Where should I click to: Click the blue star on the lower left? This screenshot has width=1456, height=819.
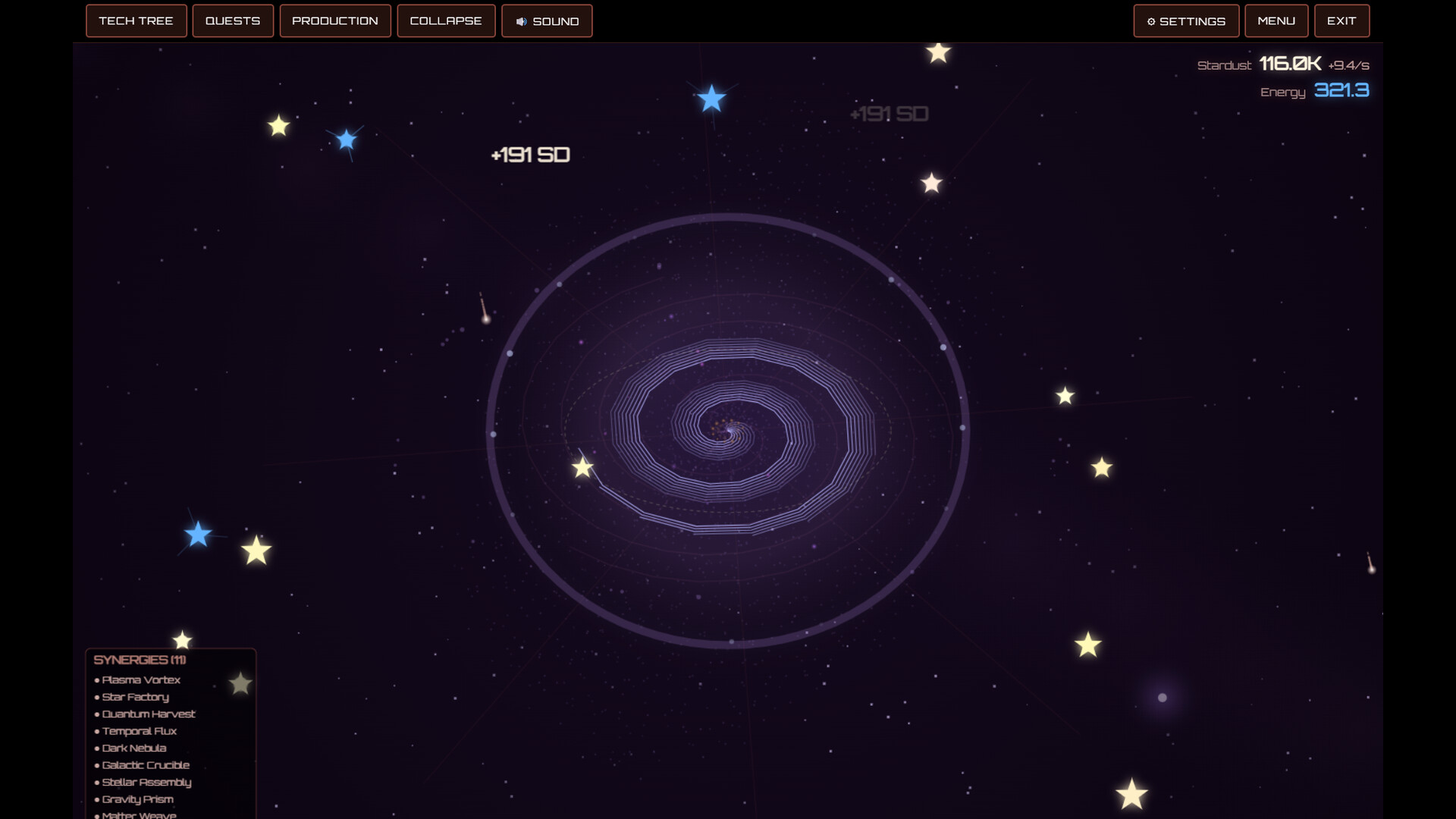click(198, 535)
